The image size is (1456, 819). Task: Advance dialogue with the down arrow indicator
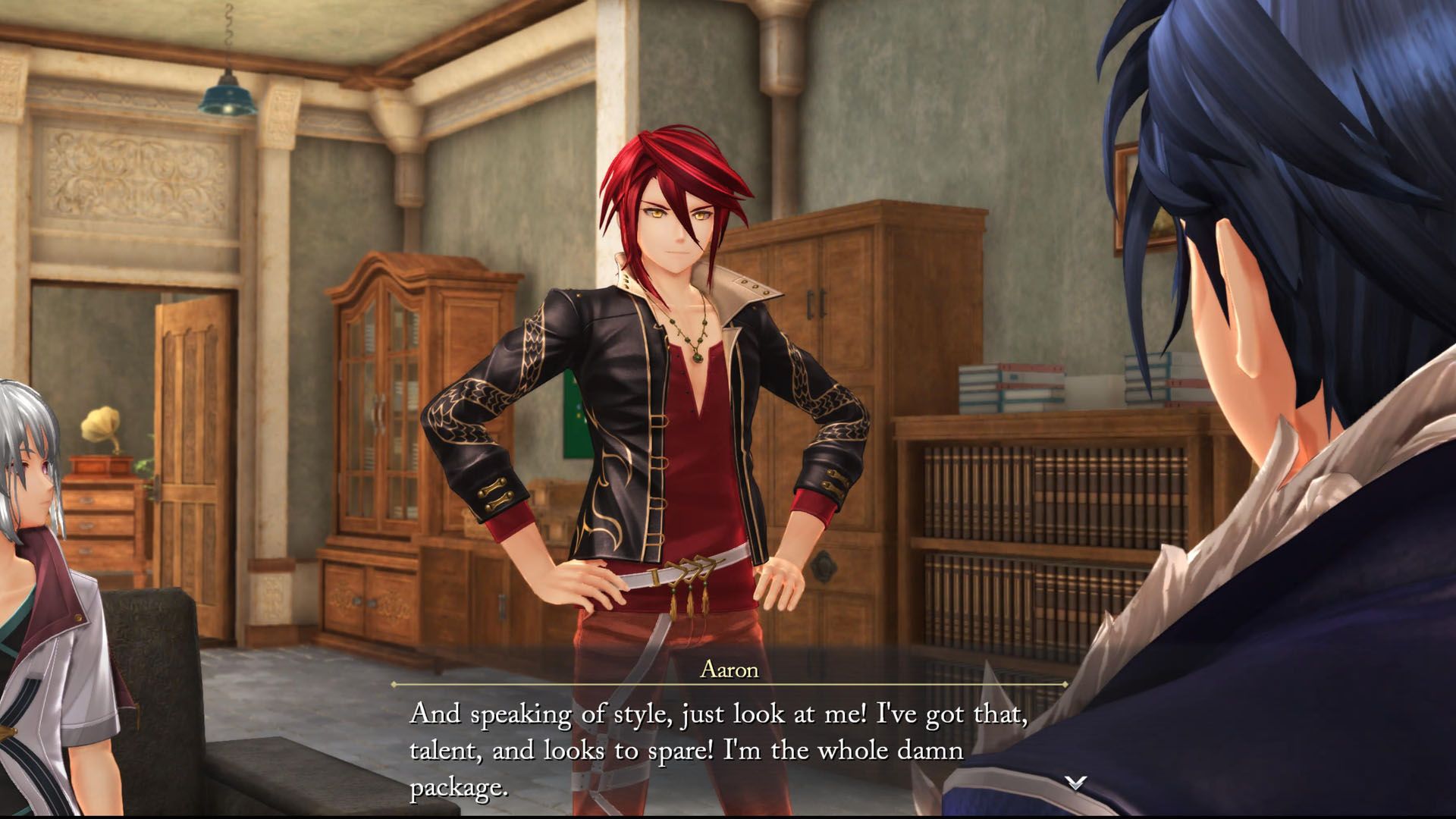1075,782
